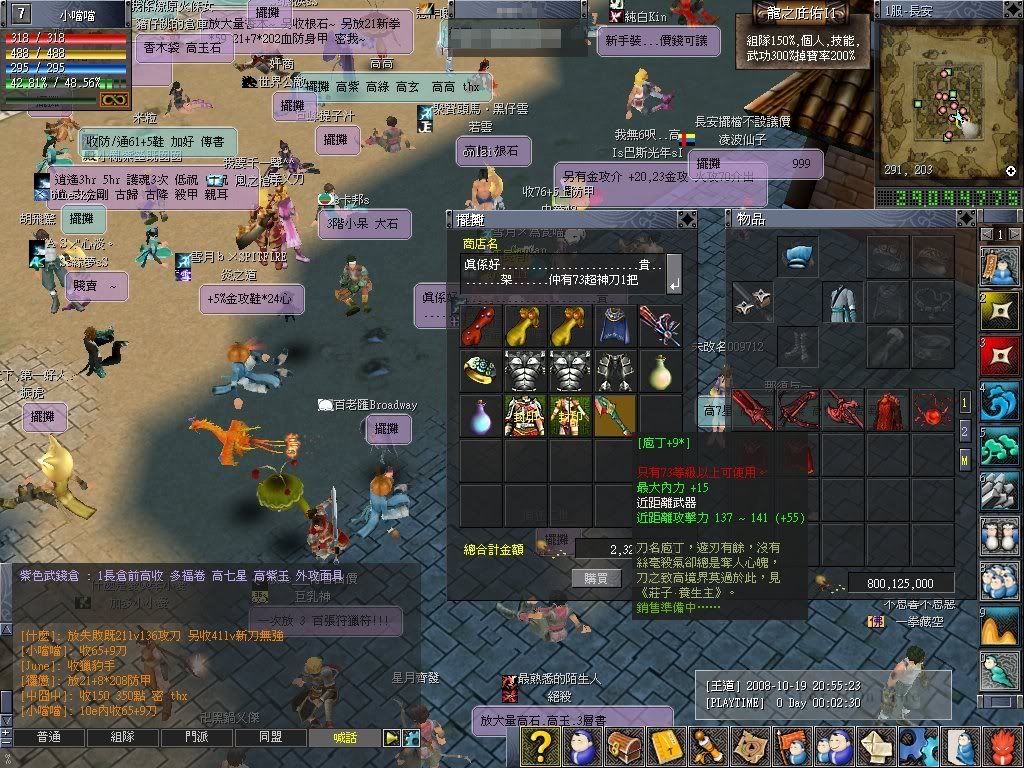The height and width of the screenshot is (768, 1024).
Task: Select the jeweled gold ring in stall
Action: point(480,371)
